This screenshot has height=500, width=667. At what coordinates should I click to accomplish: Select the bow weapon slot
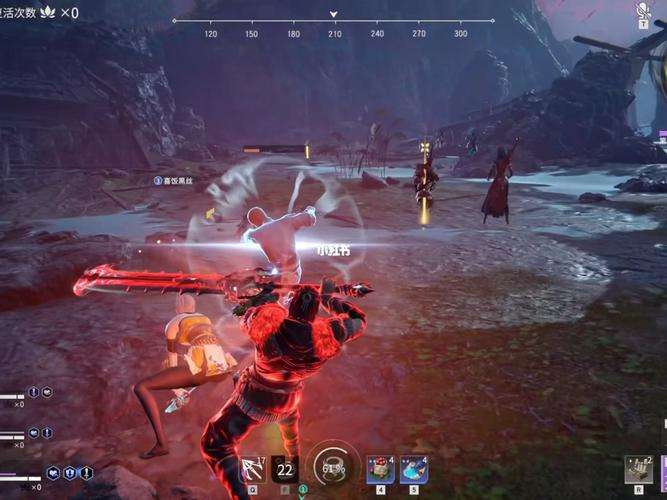click(x=253, y=468)
